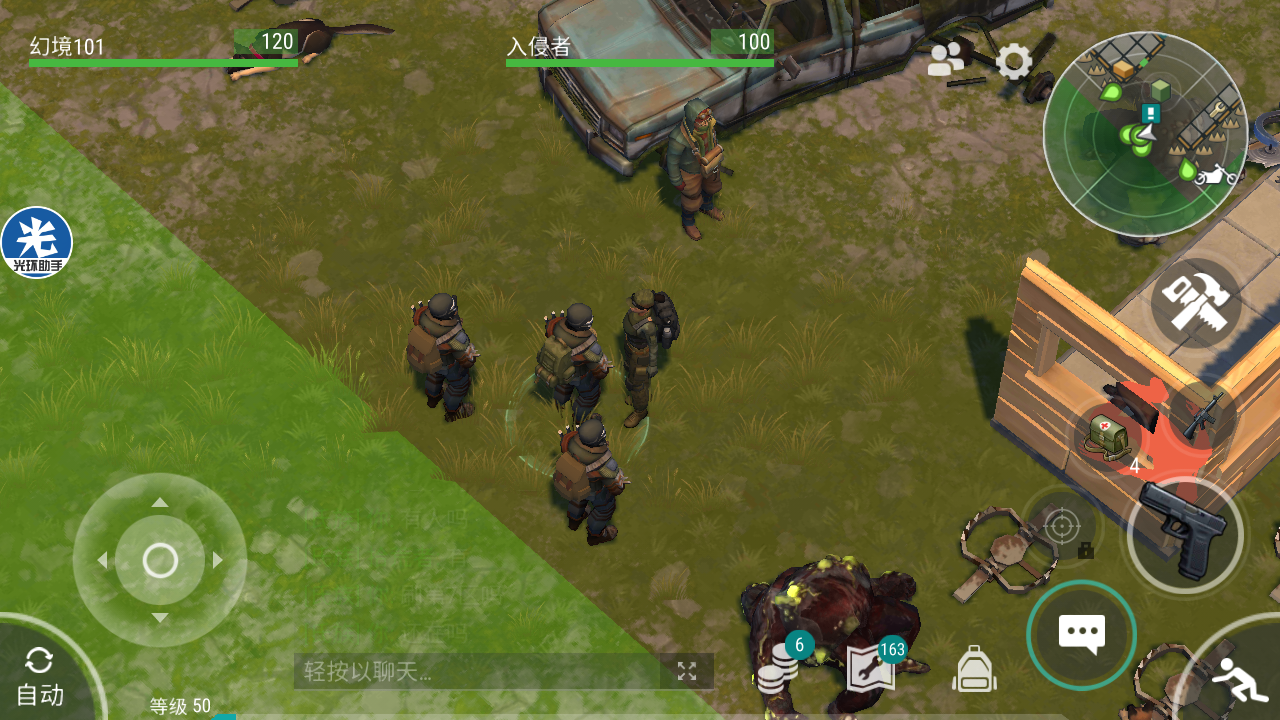The width and height of the screenshot is (1280, 720).
Task: Open the circular minimap
Action: [1145, 134]
